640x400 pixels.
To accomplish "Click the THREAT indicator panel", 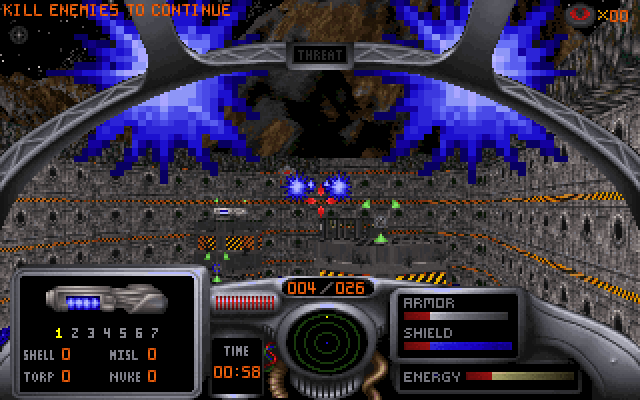I will pyautogui.click(x=320, y=55).
